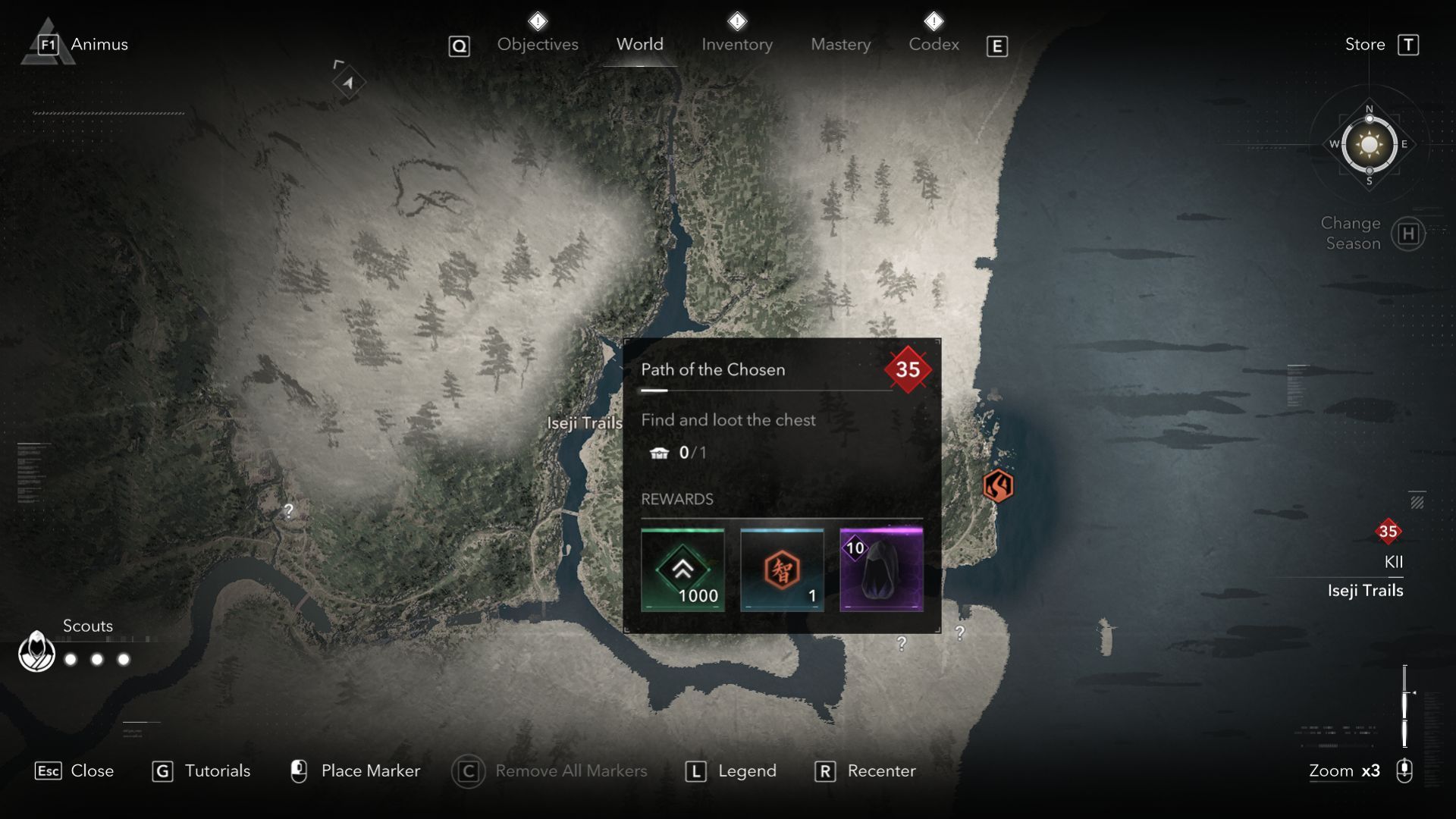Open the Inventory tab
The image size is (1456, 819).
pyautogui.click(x=736, y=44)
